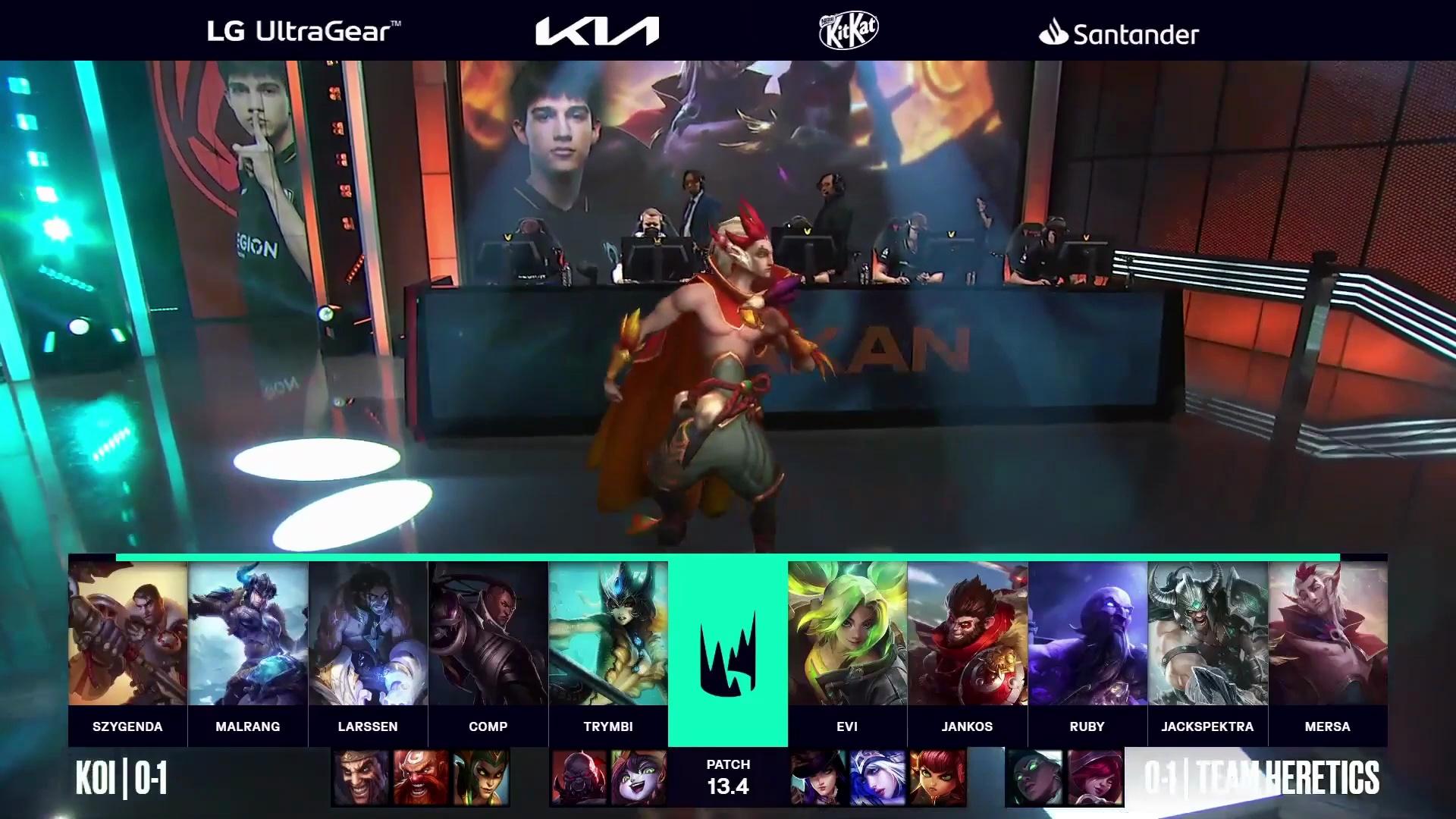Click Comp's Lucian pick card
Image resolution: width=1456 pixels, height=819 pixels.
point(488,634)
